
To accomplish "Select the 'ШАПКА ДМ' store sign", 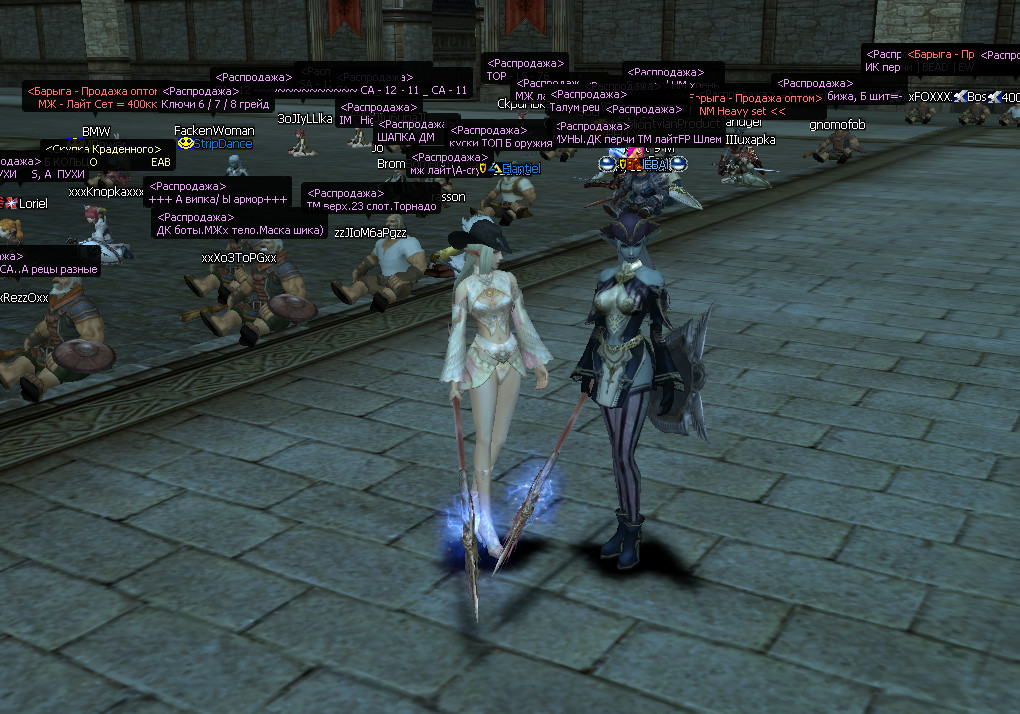I will pyautogui.click(x=405, y=138).
